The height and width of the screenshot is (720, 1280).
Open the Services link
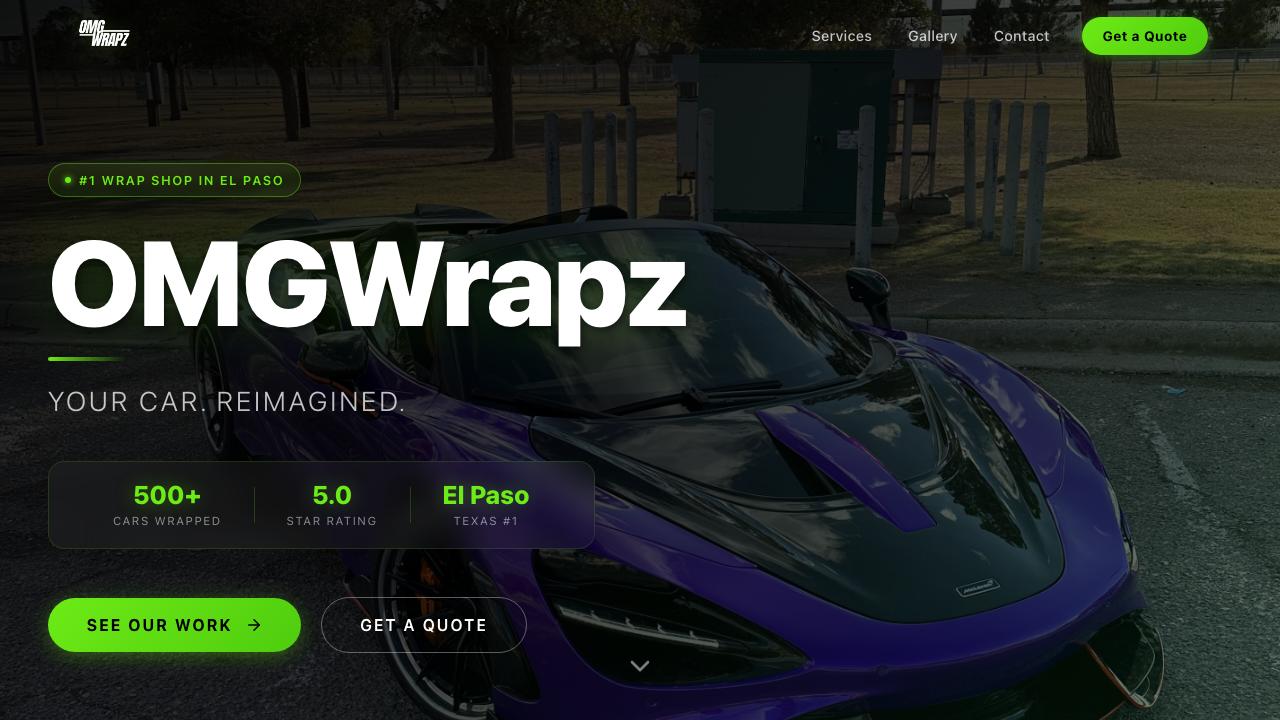(x=841, y=36)
